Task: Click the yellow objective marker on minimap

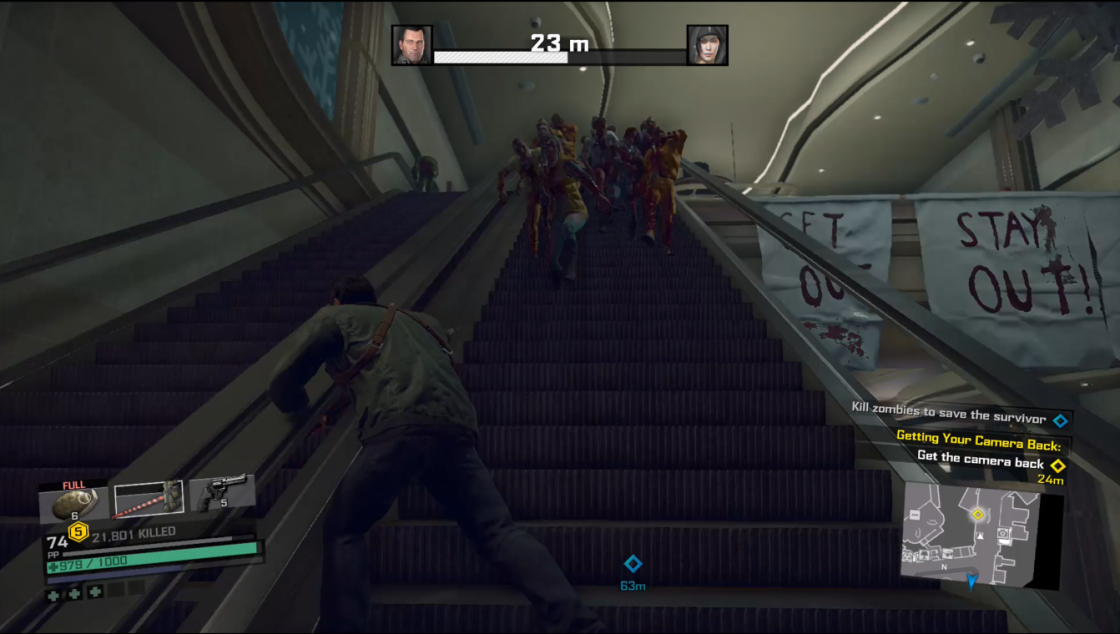Action: 977,514
